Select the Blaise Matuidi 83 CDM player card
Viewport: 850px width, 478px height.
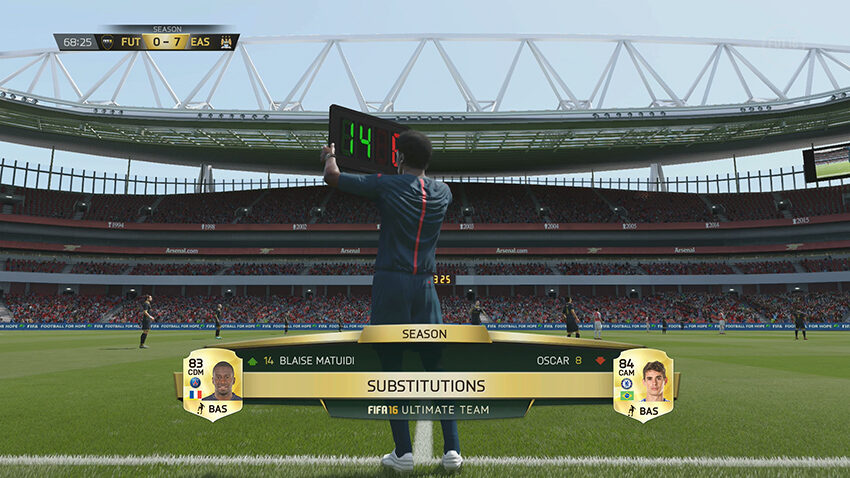[x=212, y=384]
